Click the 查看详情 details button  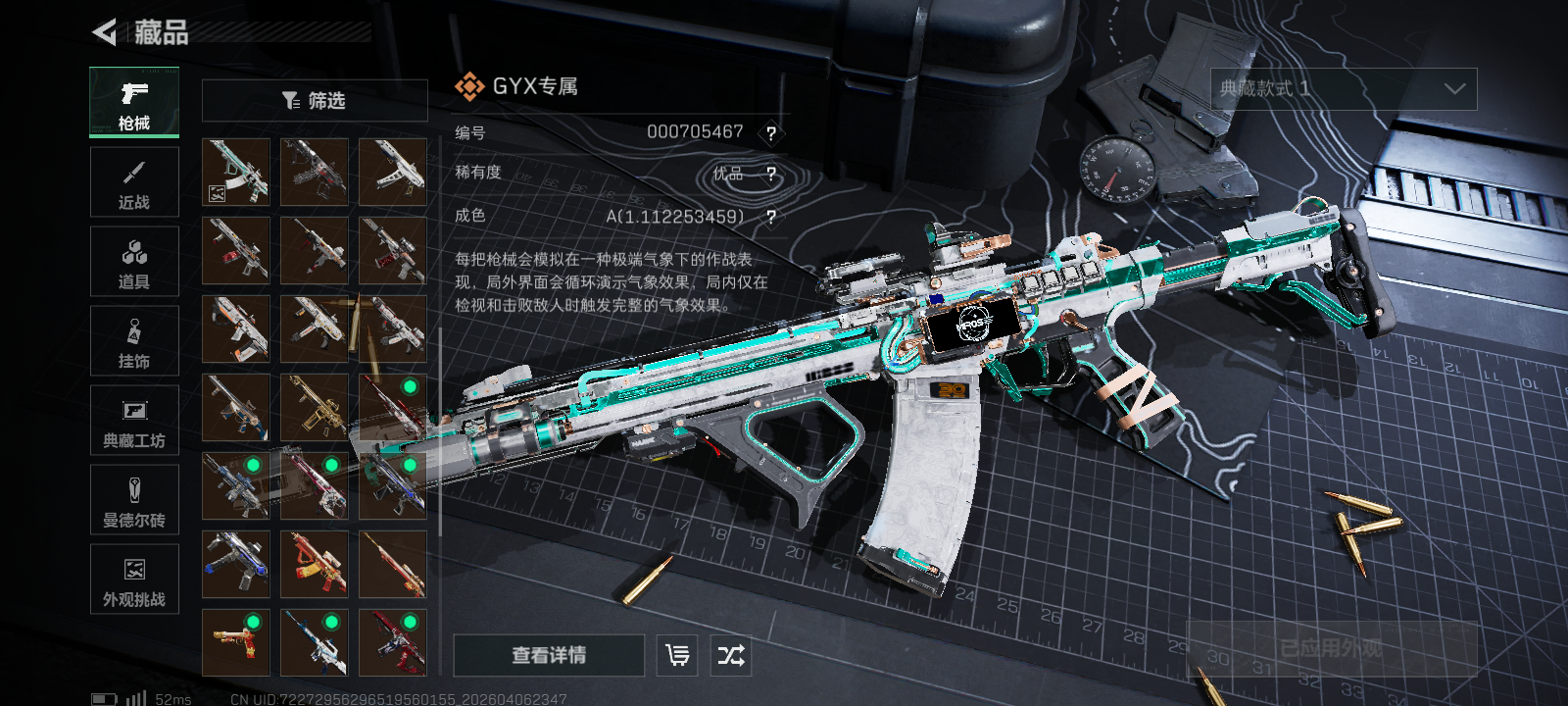click(x=549, y=655)
